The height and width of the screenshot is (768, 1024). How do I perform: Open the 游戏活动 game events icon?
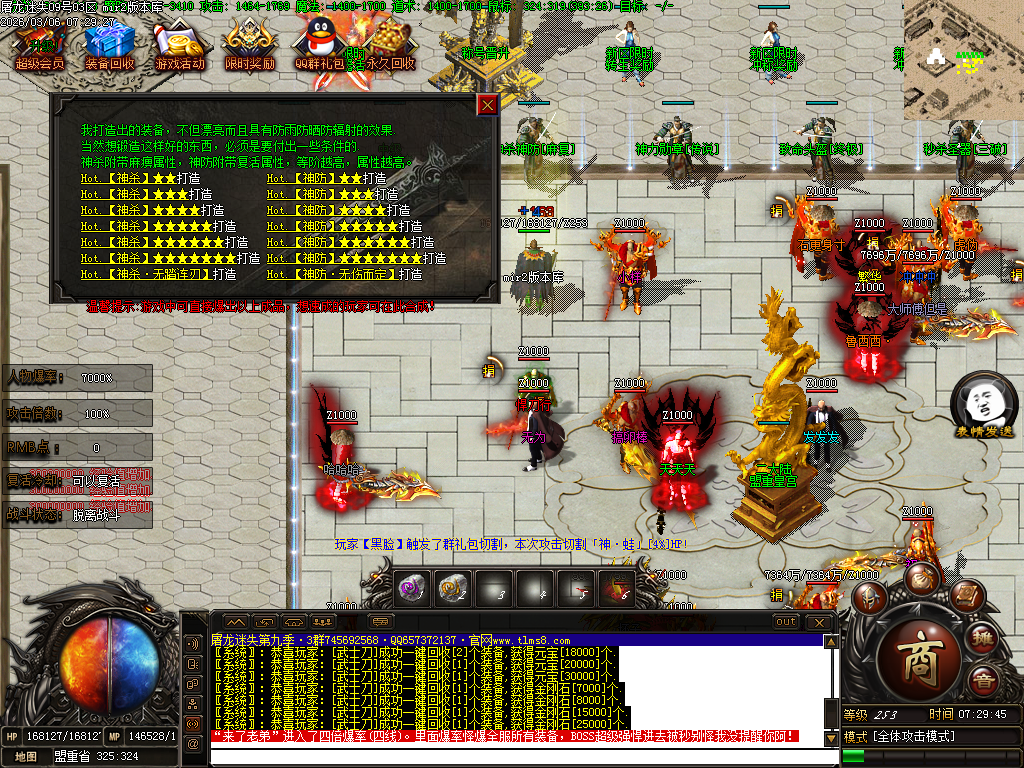180,47
